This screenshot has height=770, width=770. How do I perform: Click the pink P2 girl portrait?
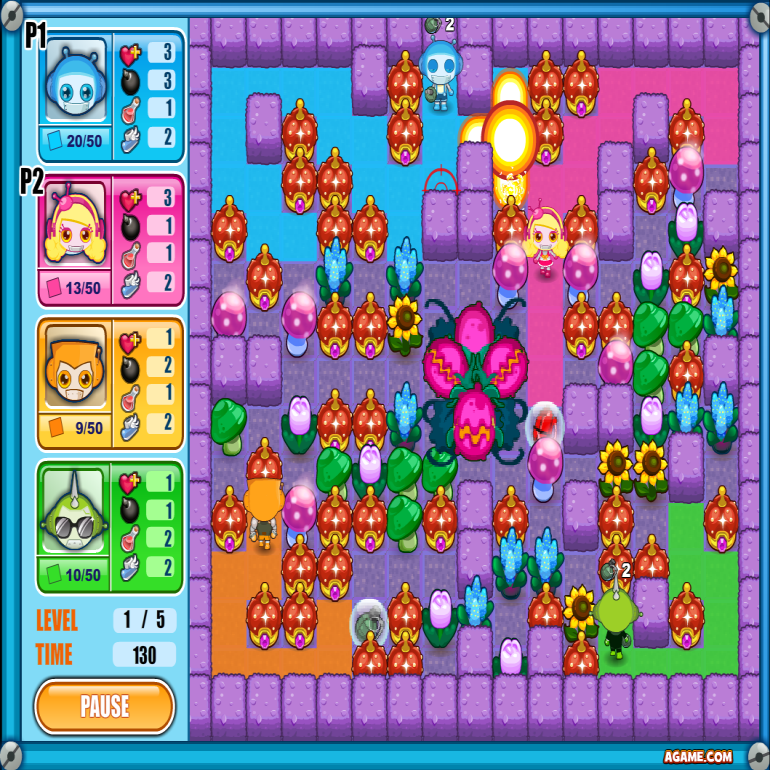76,225
